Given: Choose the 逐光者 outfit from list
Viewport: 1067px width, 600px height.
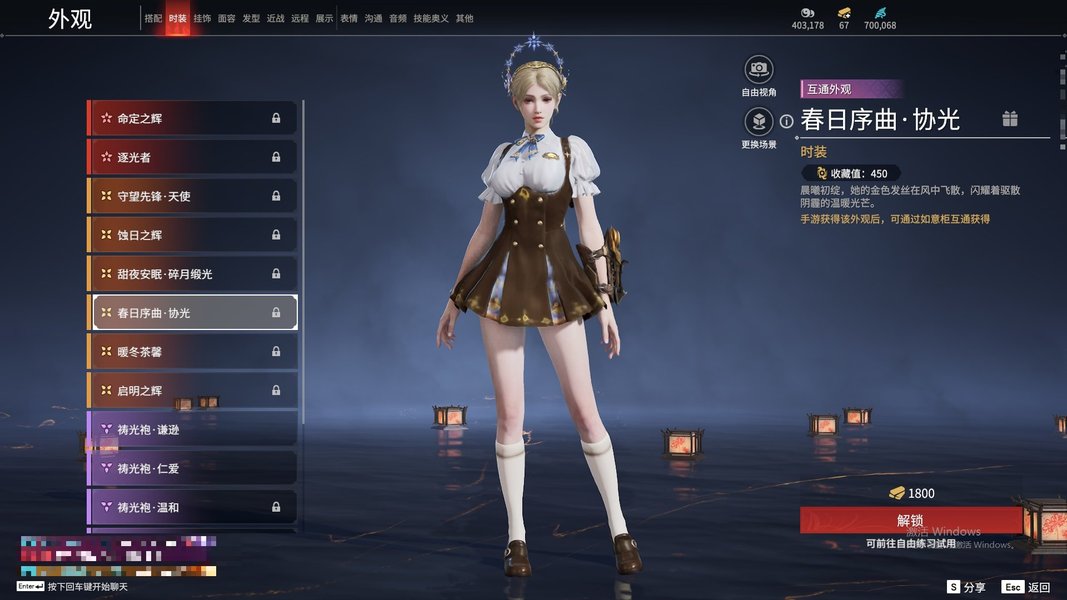Looking at the screenshot, I should click(192, 157).
